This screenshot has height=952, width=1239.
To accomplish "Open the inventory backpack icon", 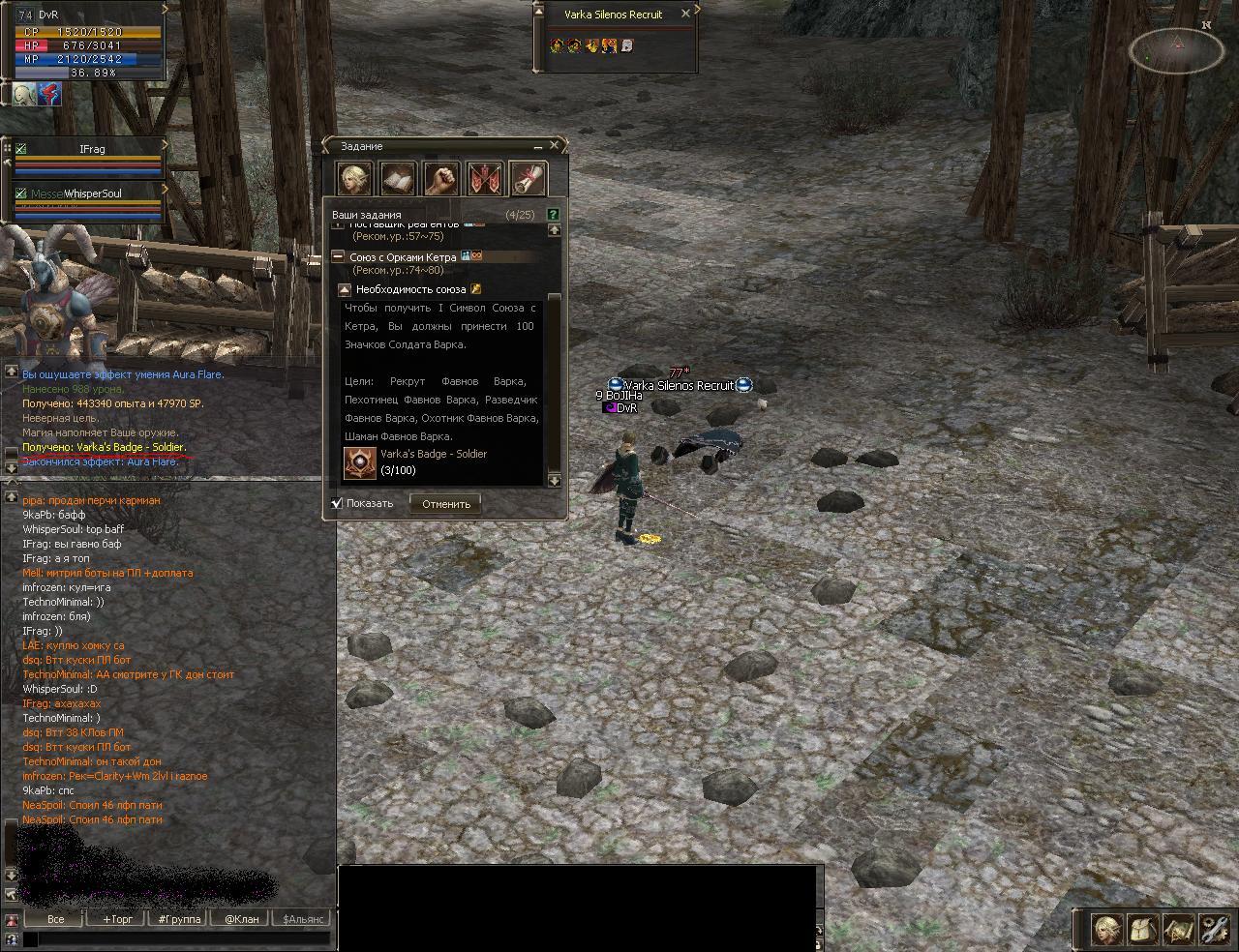I will pos(1143,930).
